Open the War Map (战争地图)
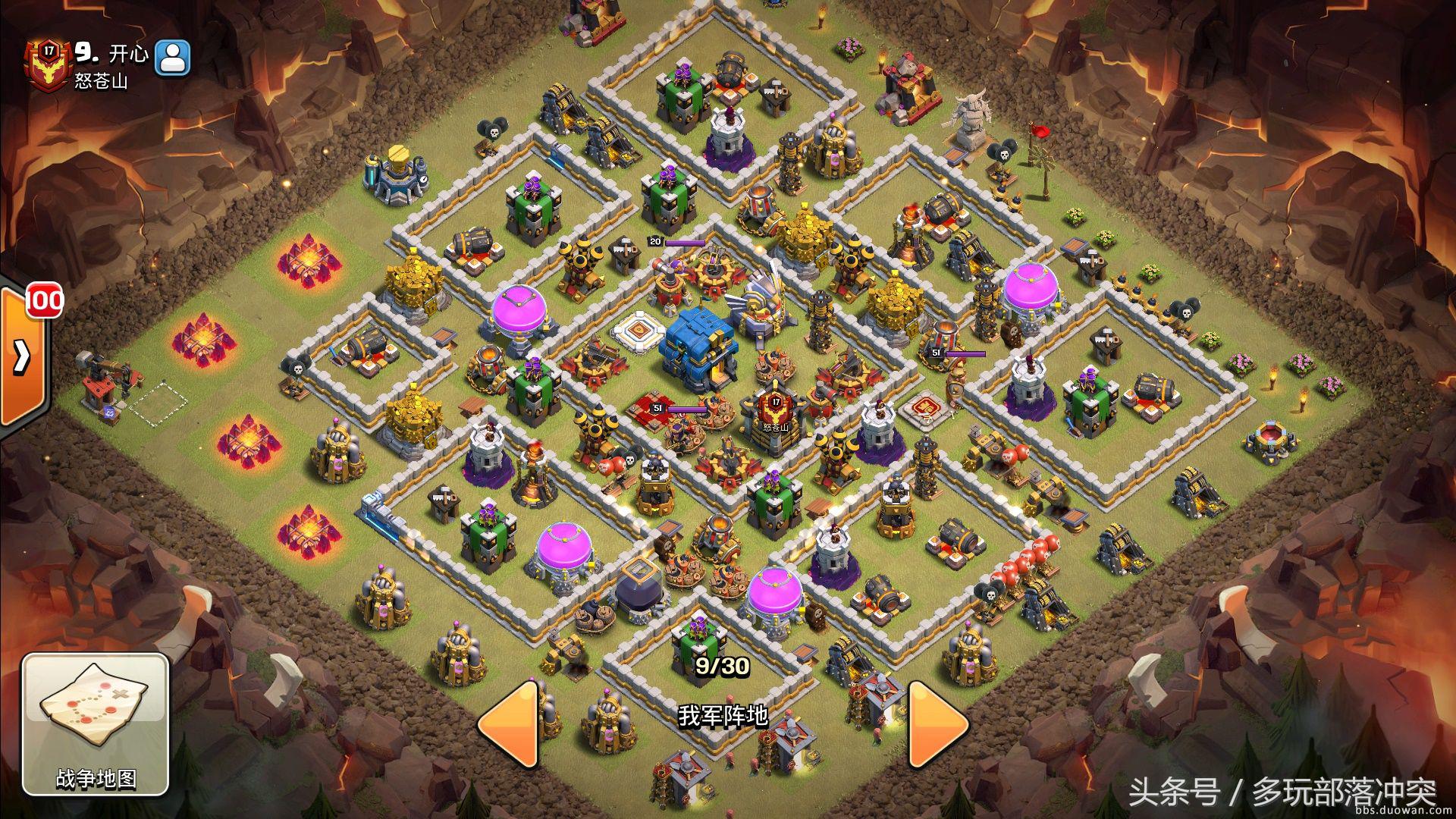1456x819 pixels. tap(95, 723)
